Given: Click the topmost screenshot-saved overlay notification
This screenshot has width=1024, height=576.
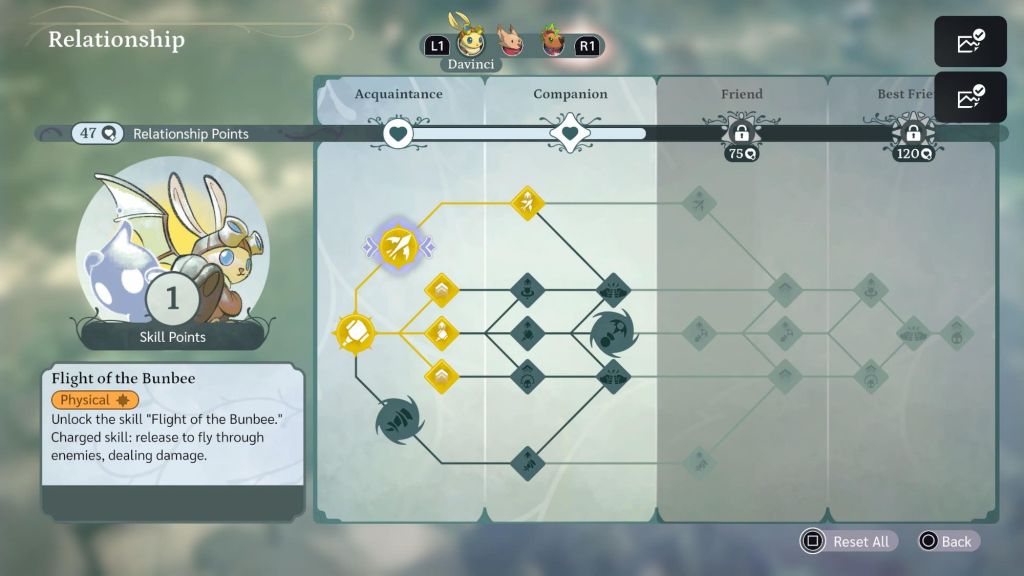Looking at the screenshot, I should coord(970,42).
